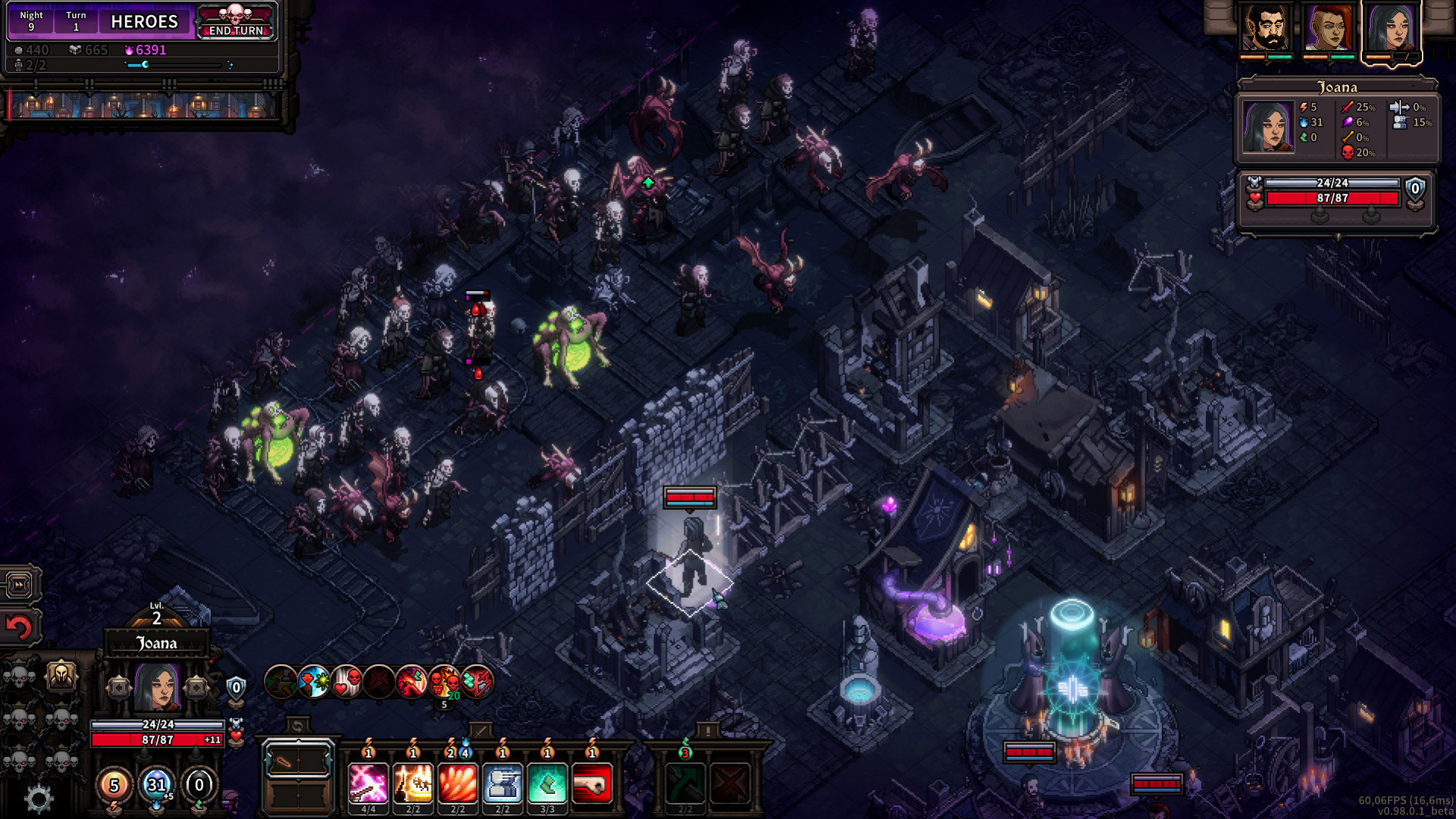Viewport: 1456px width, 819px height.
Task: Open the golden helmet character sheet
Action: (x=61, y=674)
